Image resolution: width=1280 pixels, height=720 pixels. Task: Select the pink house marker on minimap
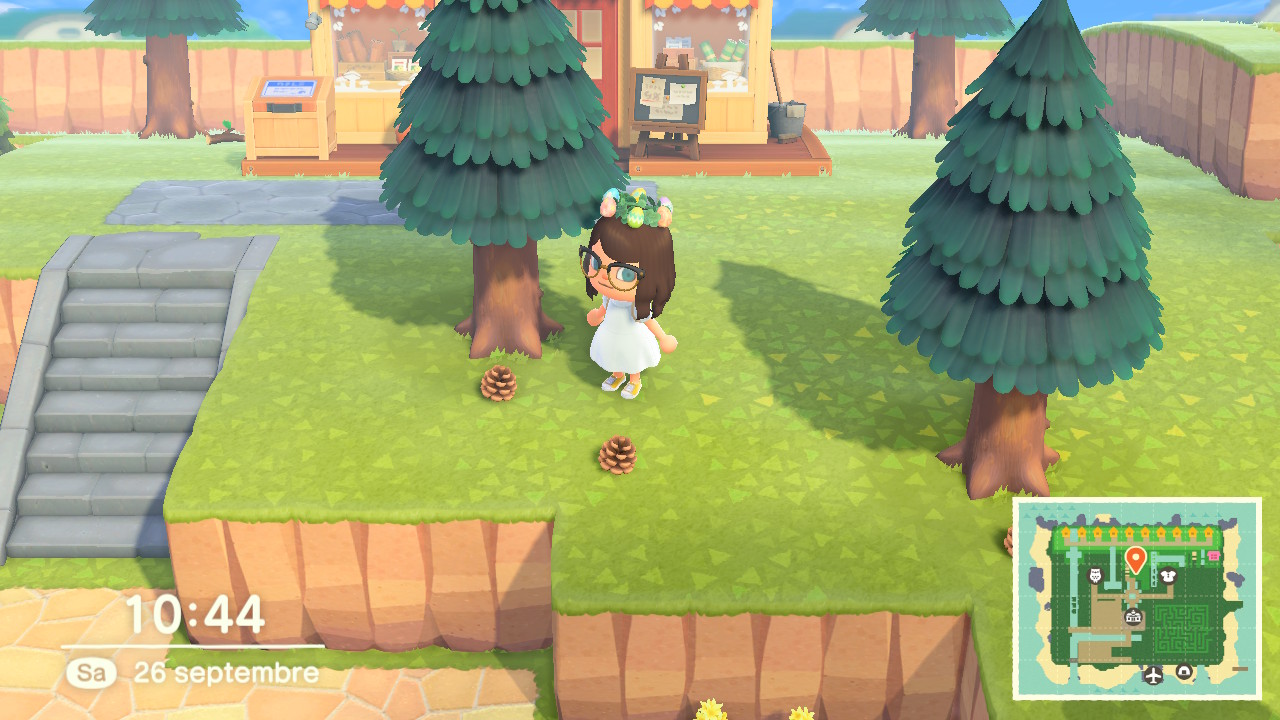(1214, 555)
